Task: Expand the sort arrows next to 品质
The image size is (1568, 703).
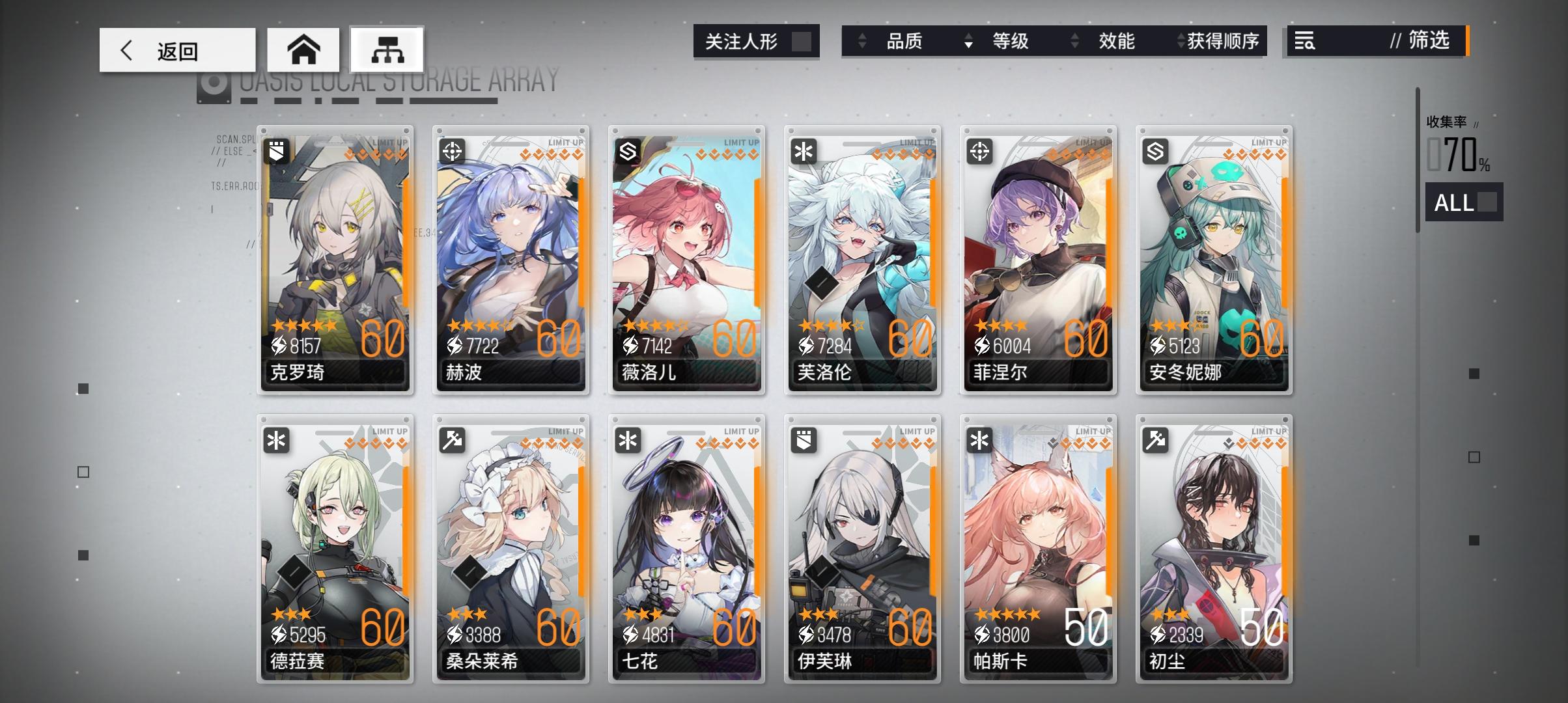Action: click(863, 42)
